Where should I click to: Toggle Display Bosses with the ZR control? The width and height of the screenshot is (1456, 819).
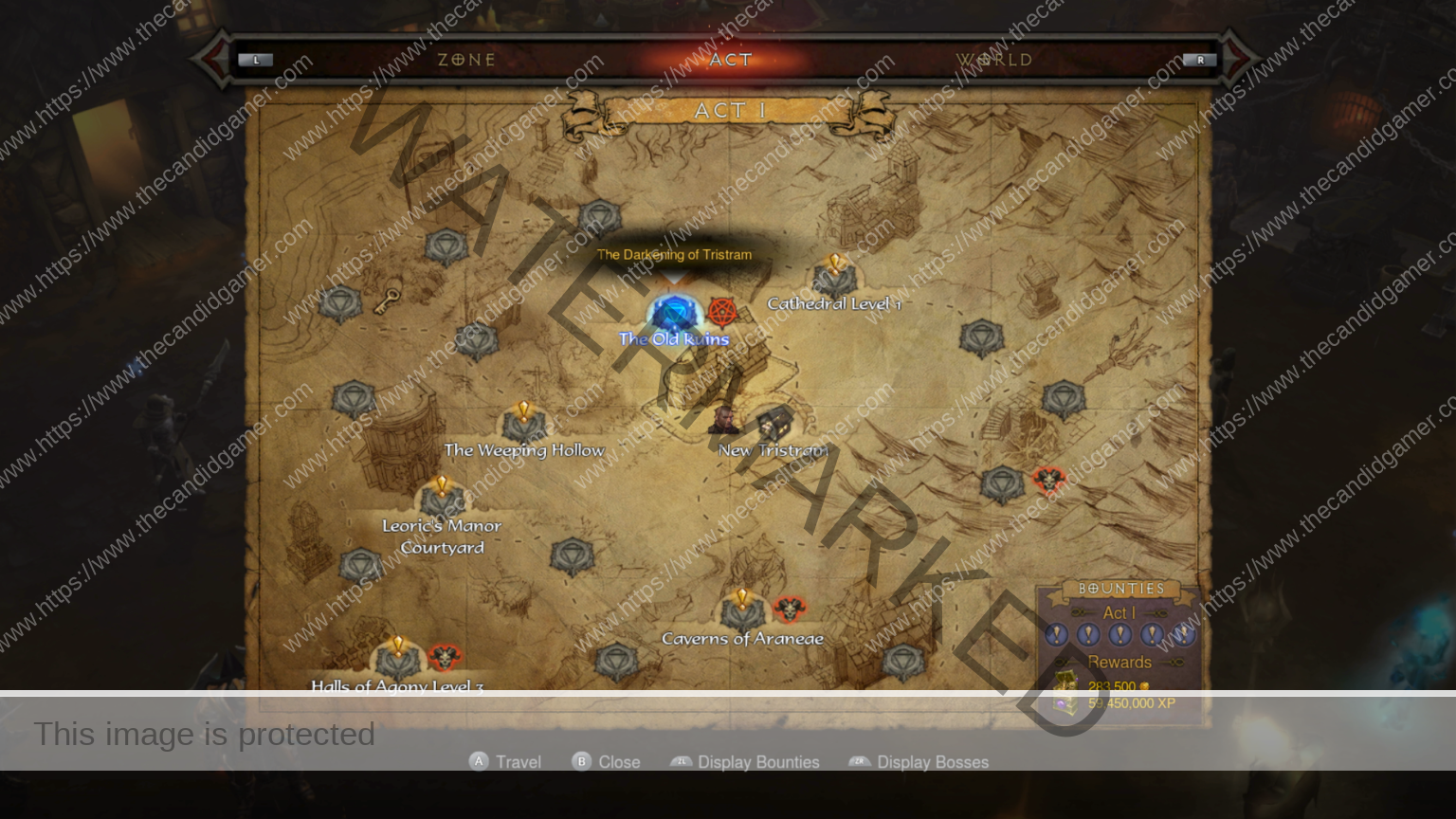(861, 762)
